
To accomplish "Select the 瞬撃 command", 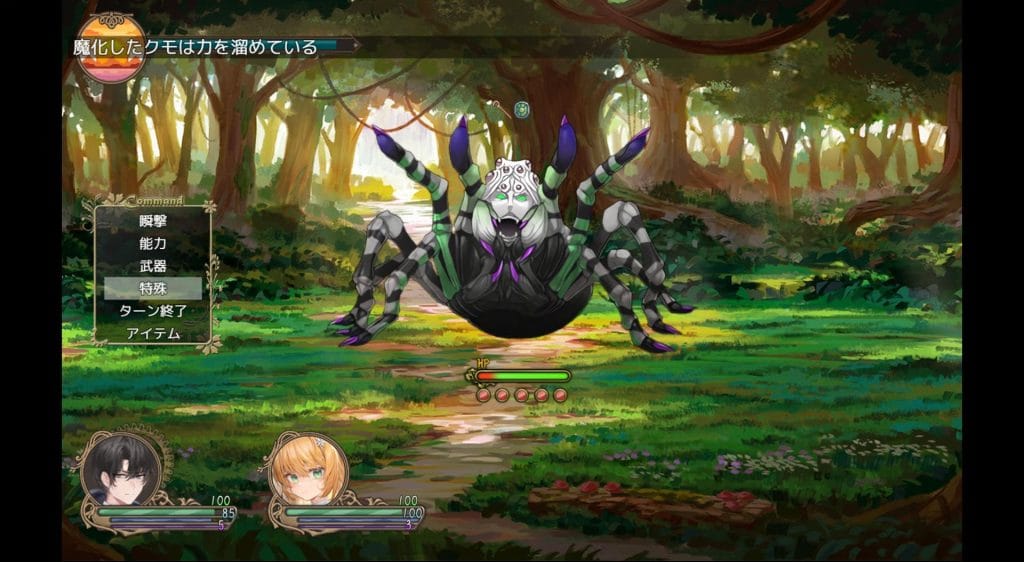I will pyautogui.click(x=153, y=221).
